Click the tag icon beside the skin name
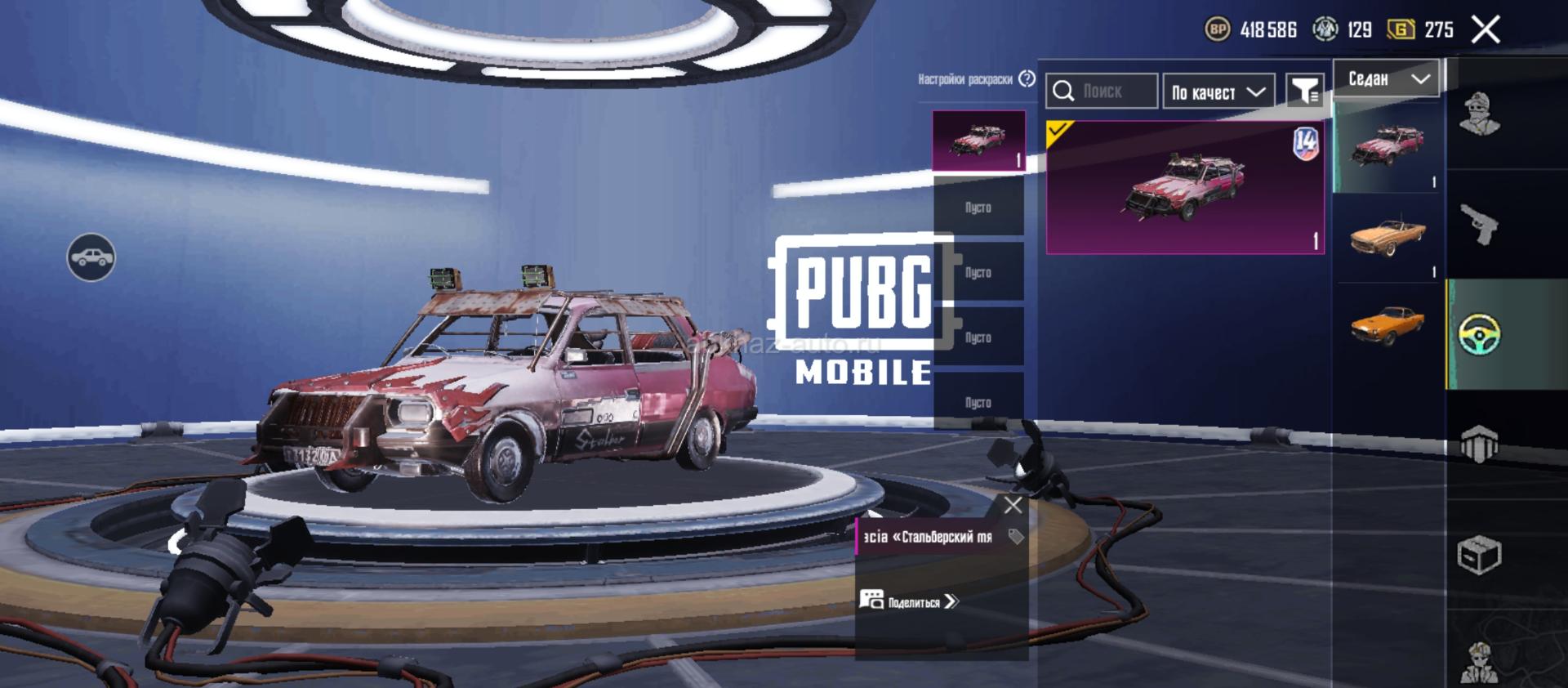The image size is (1568, 688). (x=1016, y=537)
